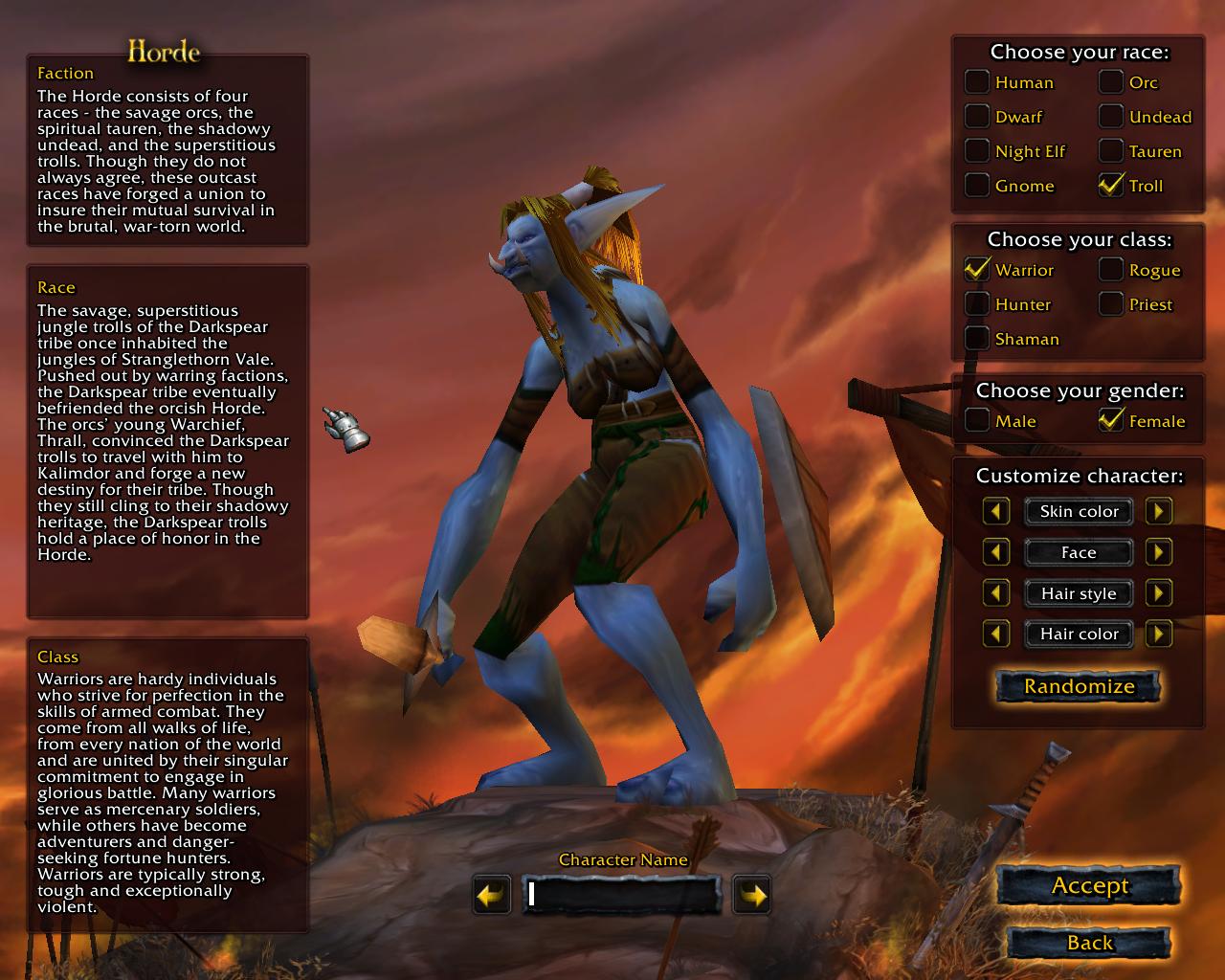This screenshot has height=980, width=1225.
Task: Click the next Skin color arrow
Action: (x=1159, y=511)
